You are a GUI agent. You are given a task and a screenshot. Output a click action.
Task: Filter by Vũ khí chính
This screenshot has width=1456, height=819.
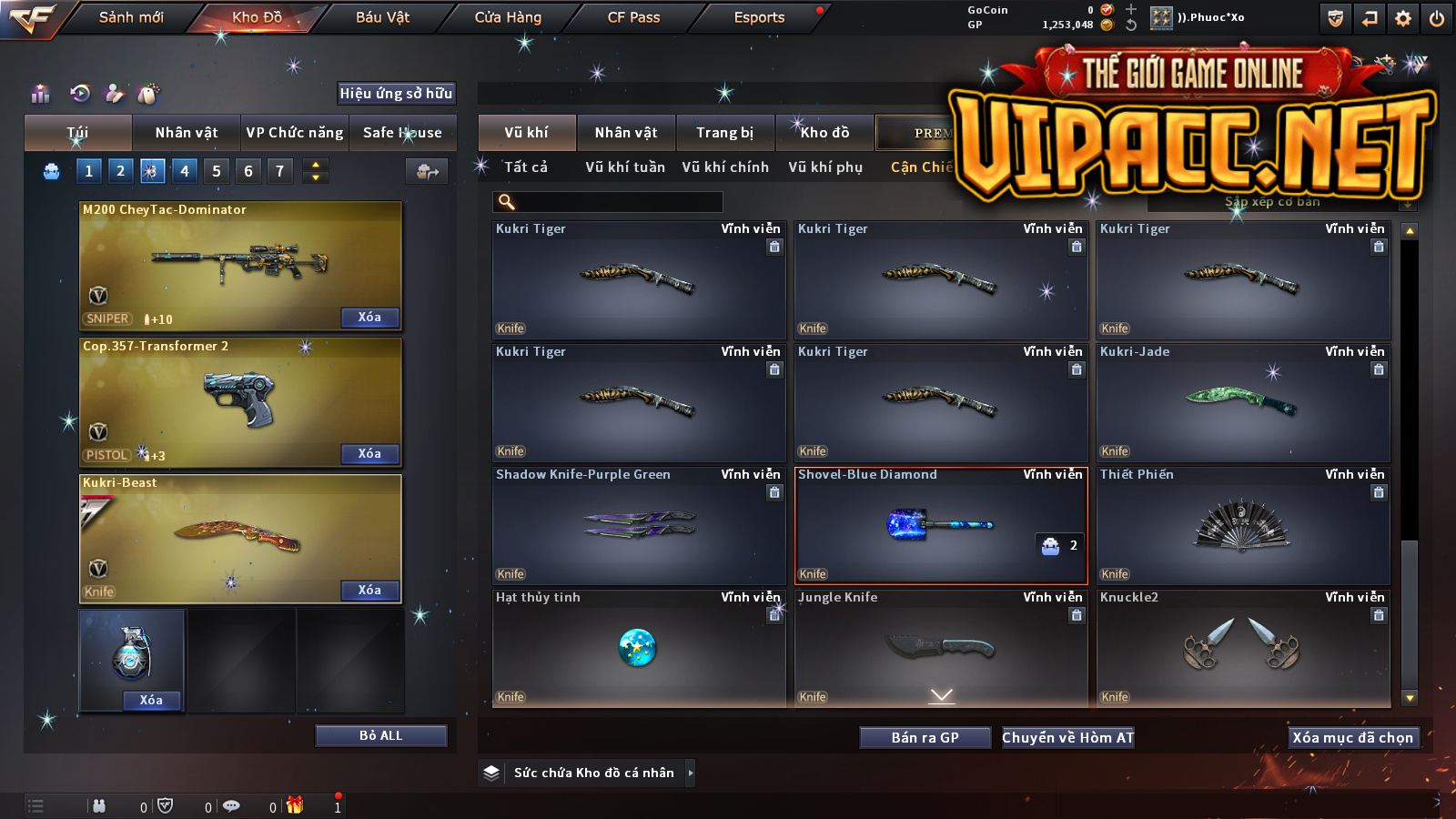pyautogui.click(x=724, y=167)
